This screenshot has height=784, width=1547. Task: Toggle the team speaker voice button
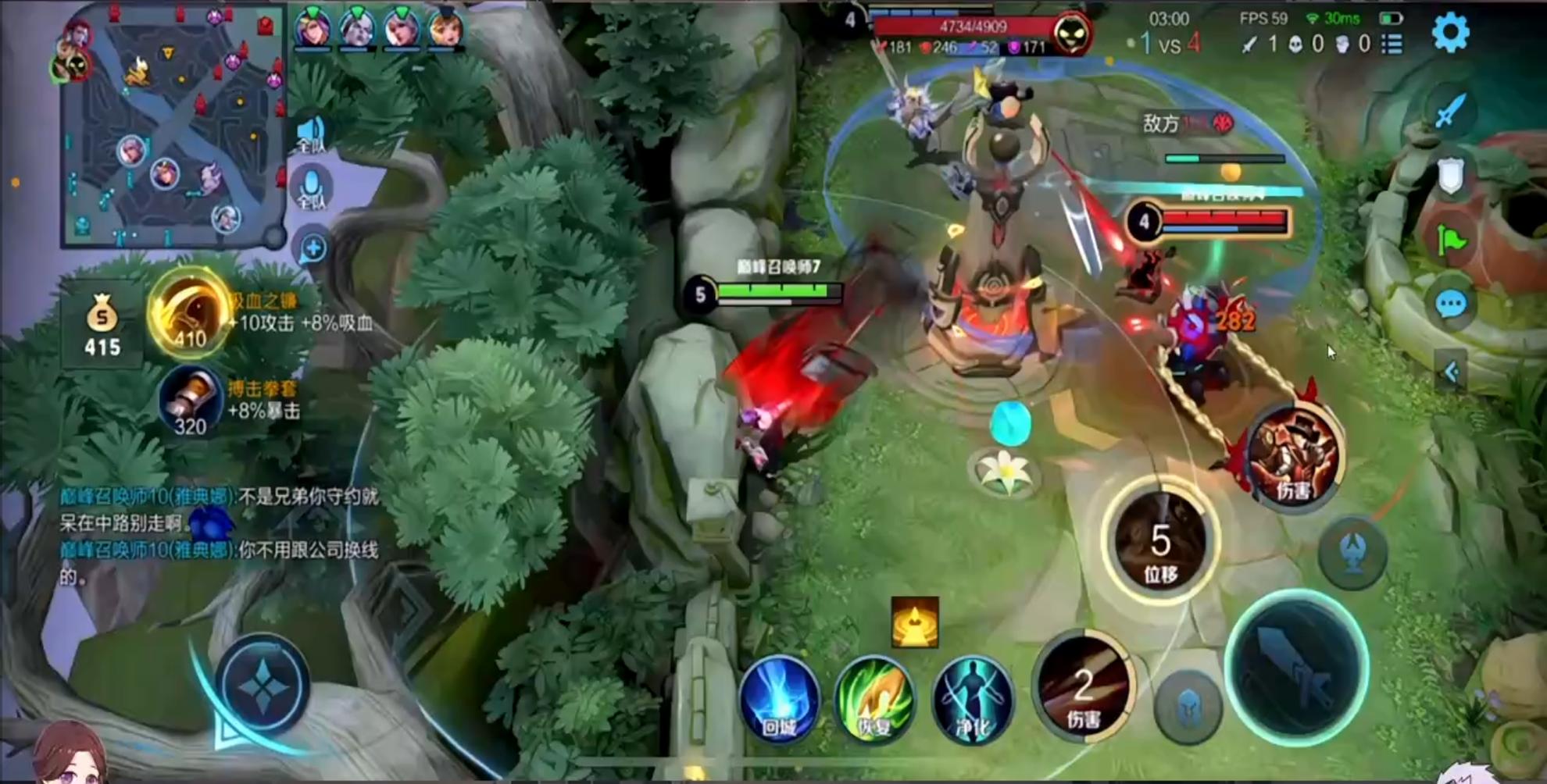[x=311, y=134]
